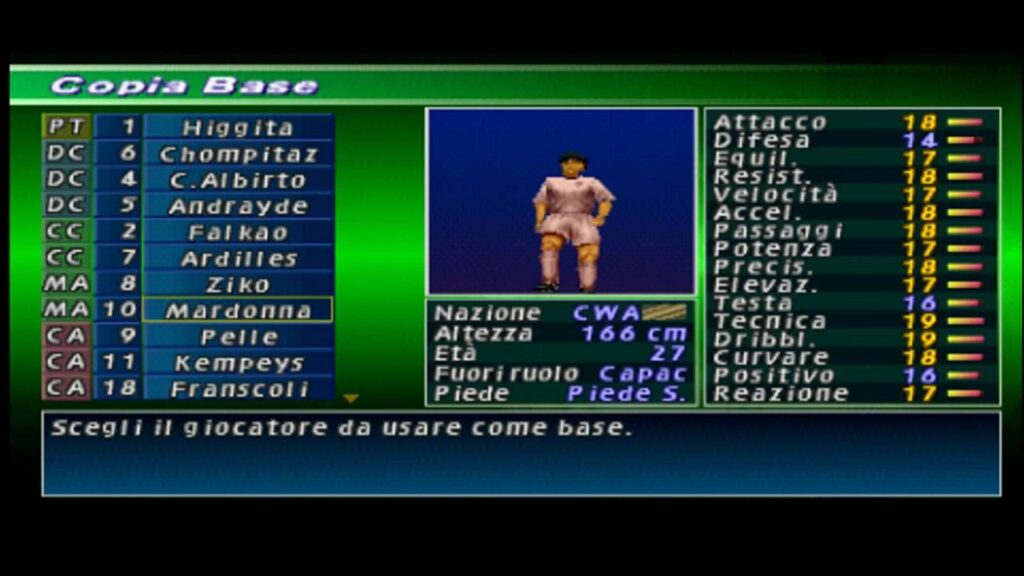The image size is (1024, 576).
Task: Select defender Andrayde
Action: tap(238, 207)
